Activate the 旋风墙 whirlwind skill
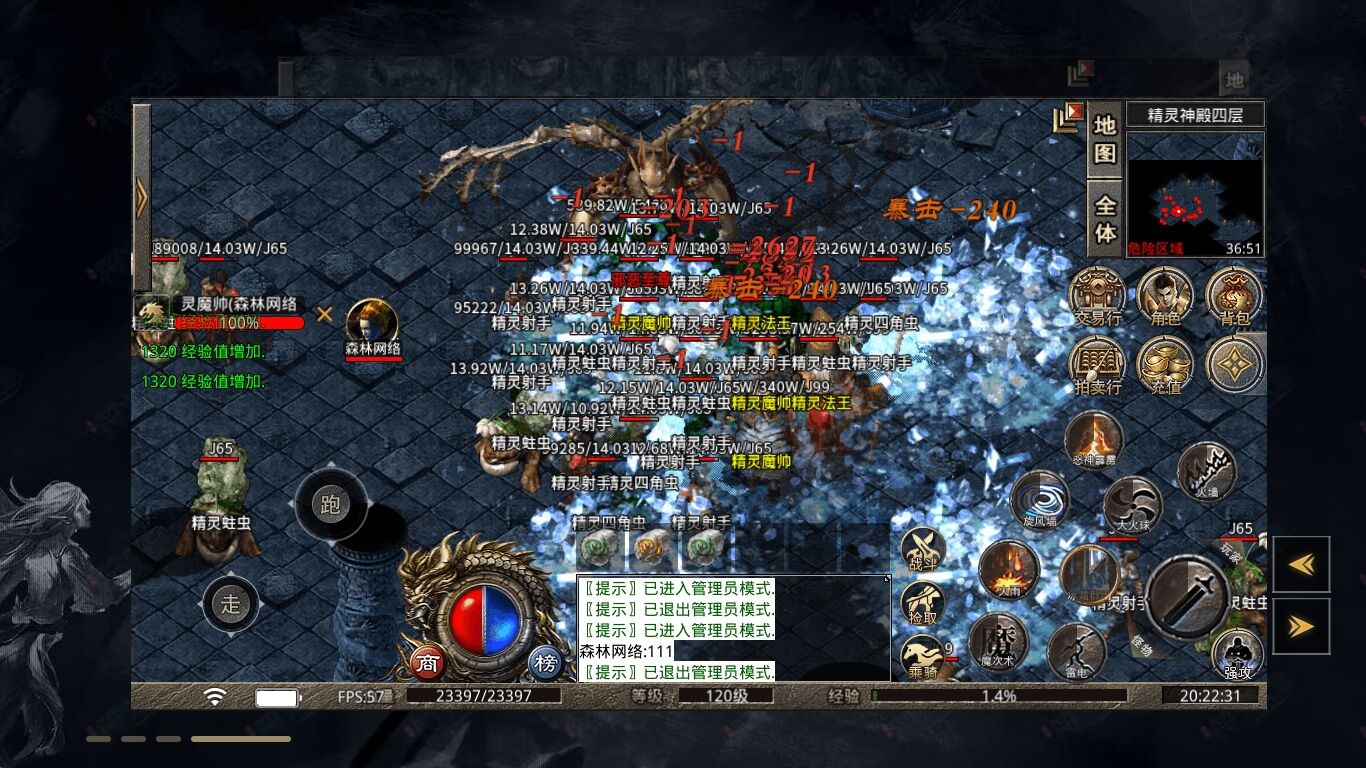This screenshot has width=1366, height=768. coord(1039,499)
